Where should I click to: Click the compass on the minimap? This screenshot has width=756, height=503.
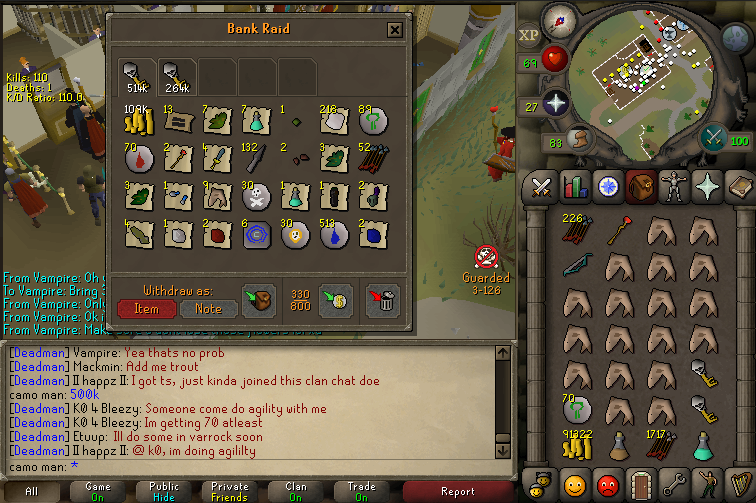click(x=561, y=19)
